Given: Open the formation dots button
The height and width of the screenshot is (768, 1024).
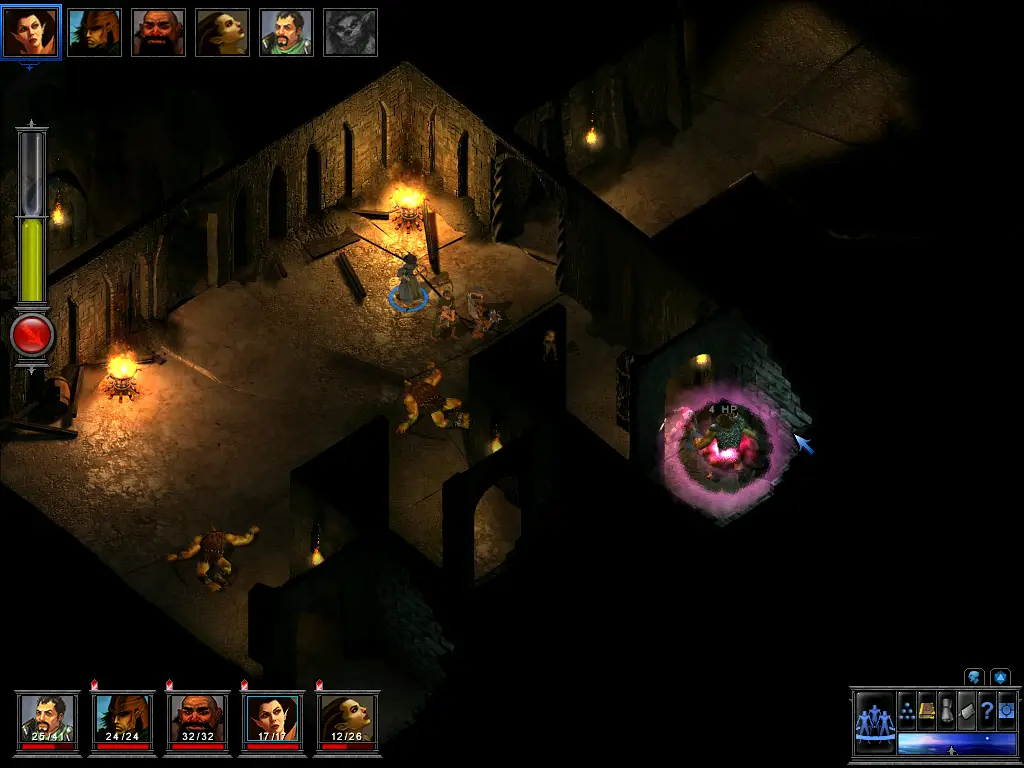Looking at the screenshot, I should (907, 711).
